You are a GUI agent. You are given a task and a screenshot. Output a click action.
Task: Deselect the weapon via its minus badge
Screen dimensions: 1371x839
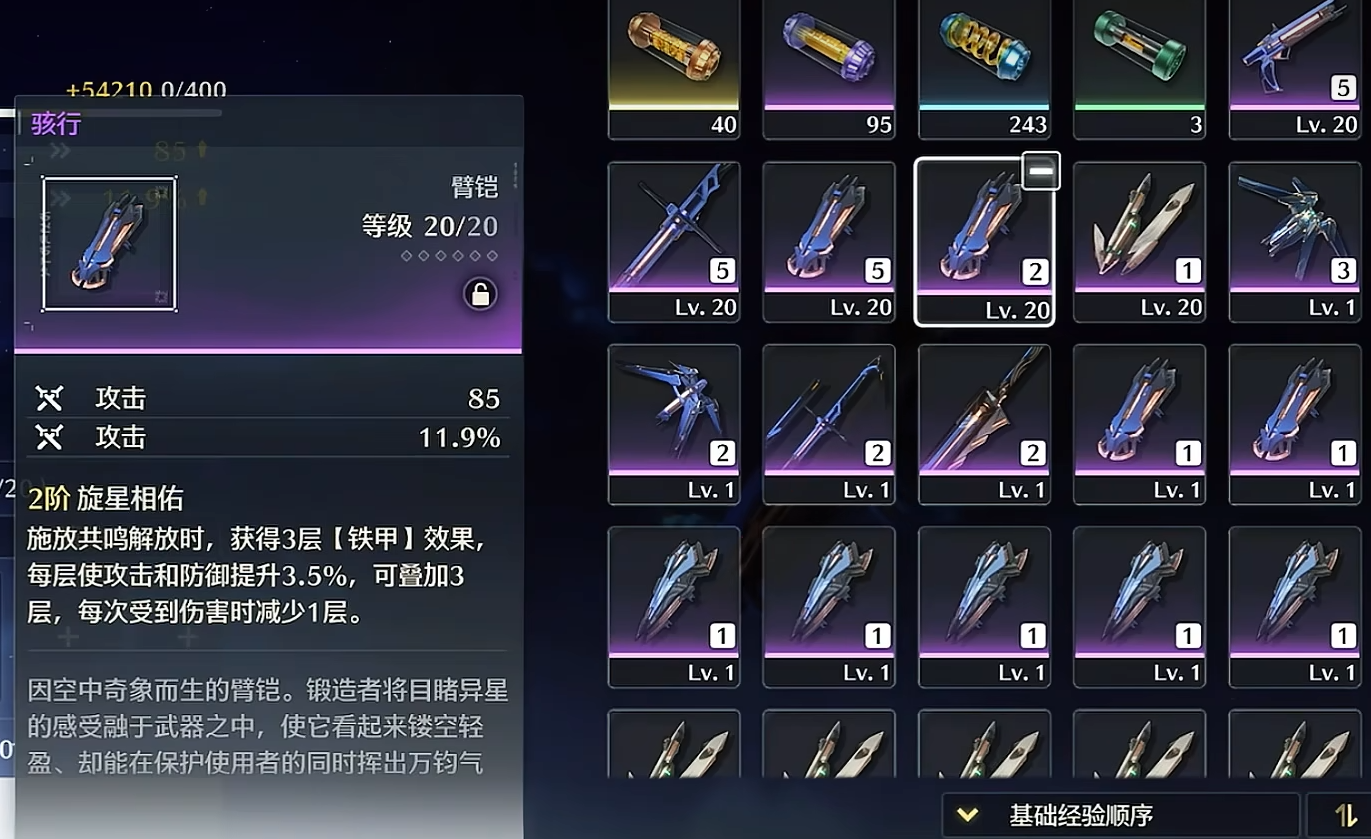click(1040, 170)
